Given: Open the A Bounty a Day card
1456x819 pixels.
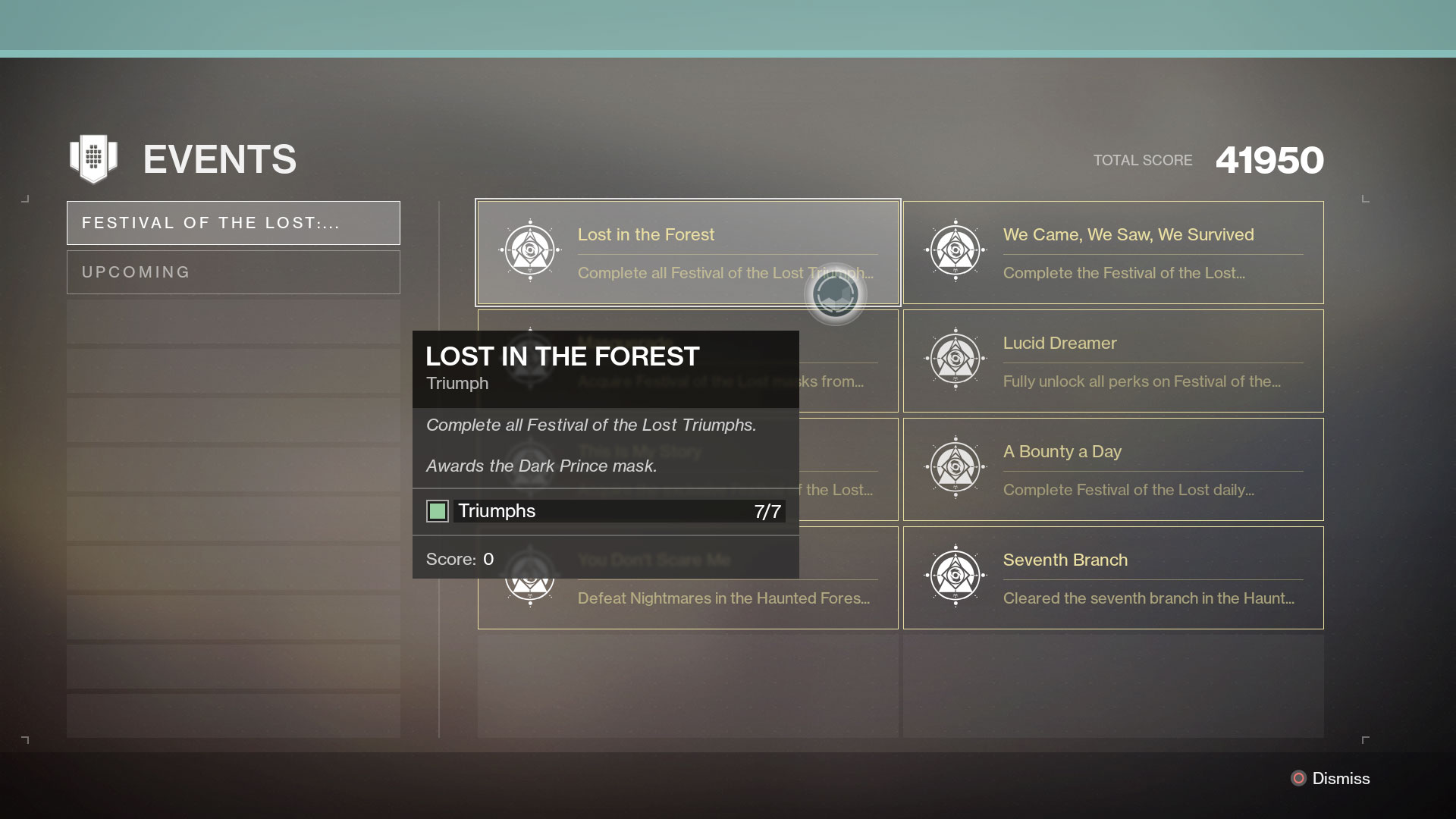Looking at the screenshot, I should coord(1112,469).
